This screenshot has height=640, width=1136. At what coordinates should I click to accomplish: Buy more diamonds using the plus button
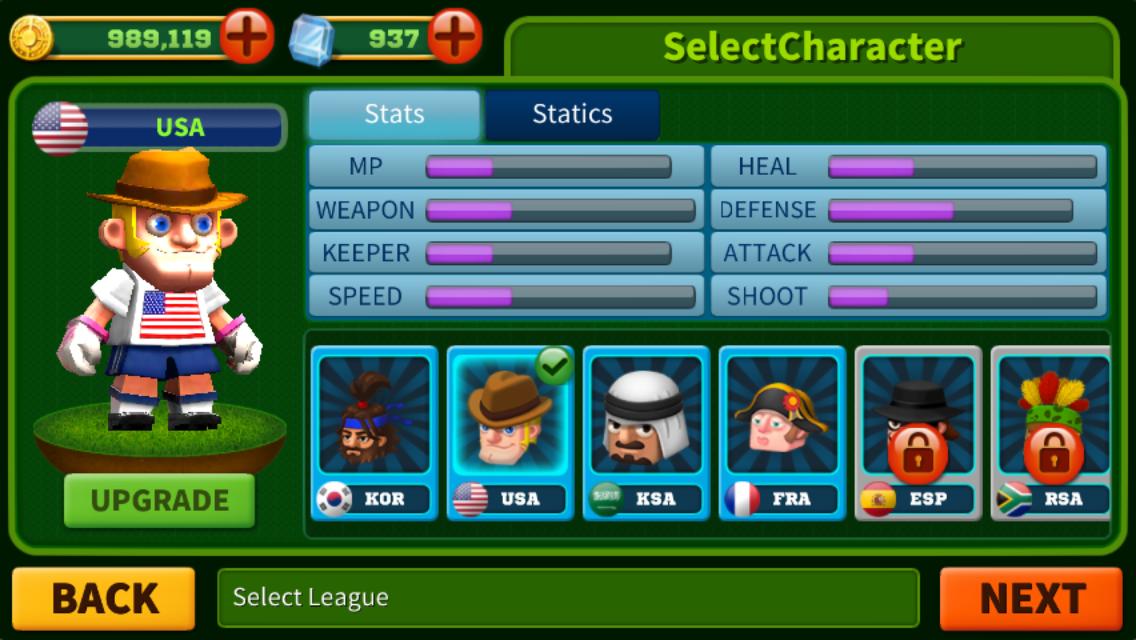pos(455,38)
